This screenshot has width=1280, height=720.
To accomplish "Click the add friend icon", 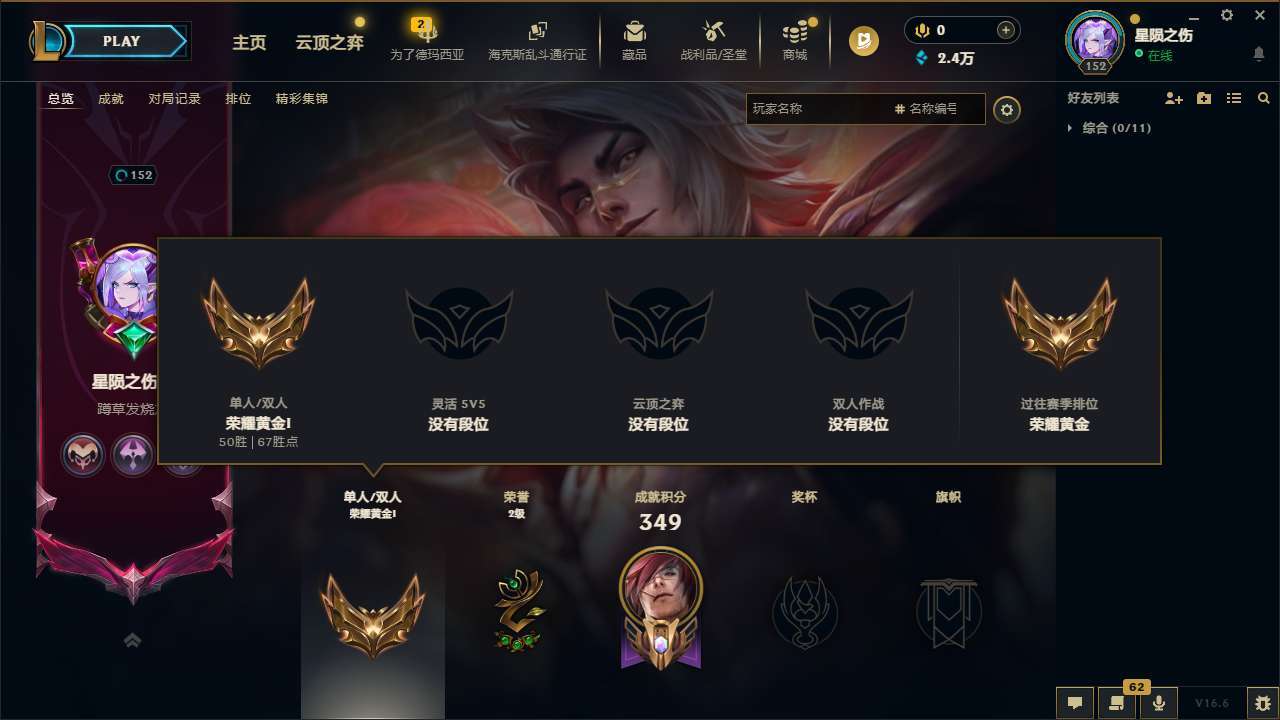I will click(x=1172, y=98).
